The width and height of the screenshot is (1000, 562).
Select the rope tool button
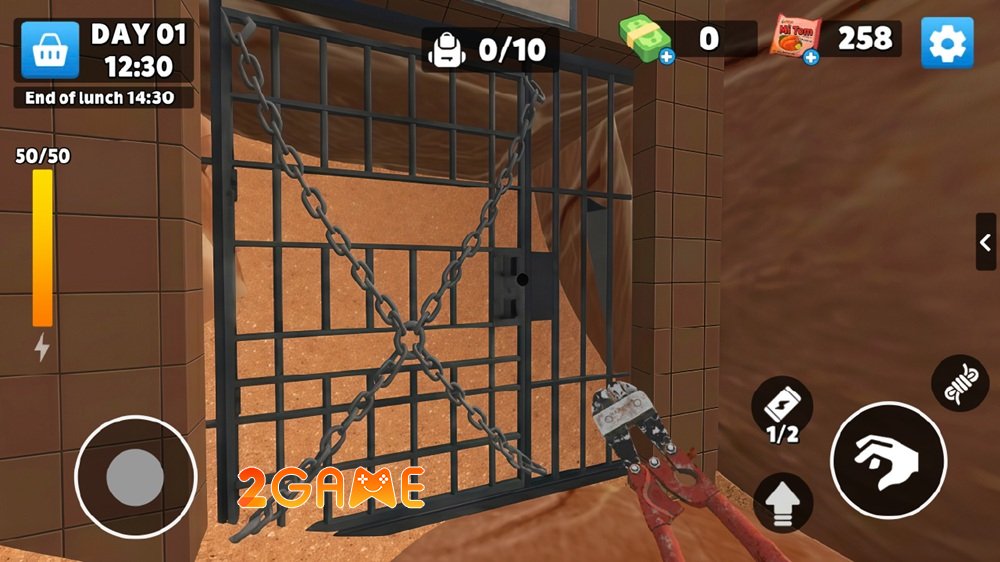960,383
